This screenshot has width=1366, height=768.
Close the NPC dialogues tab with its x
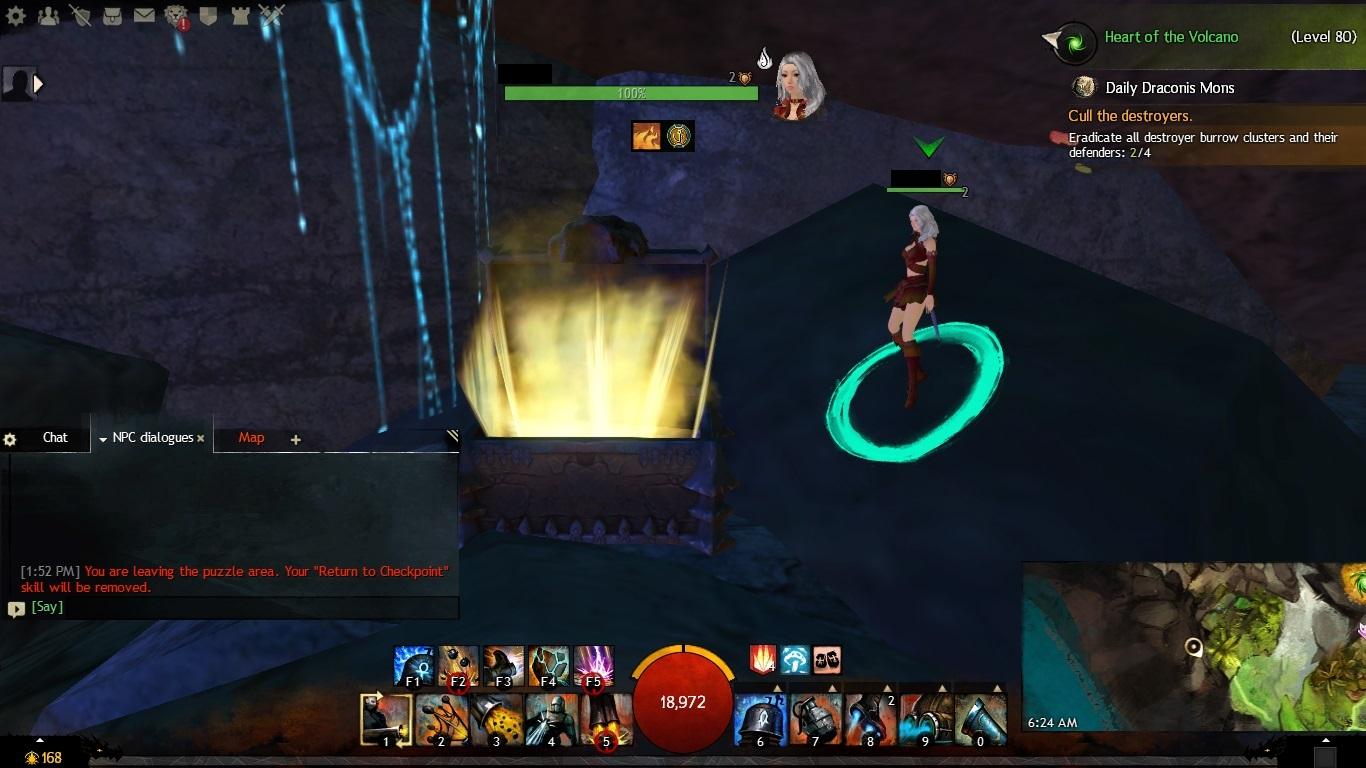coord(202,437)
